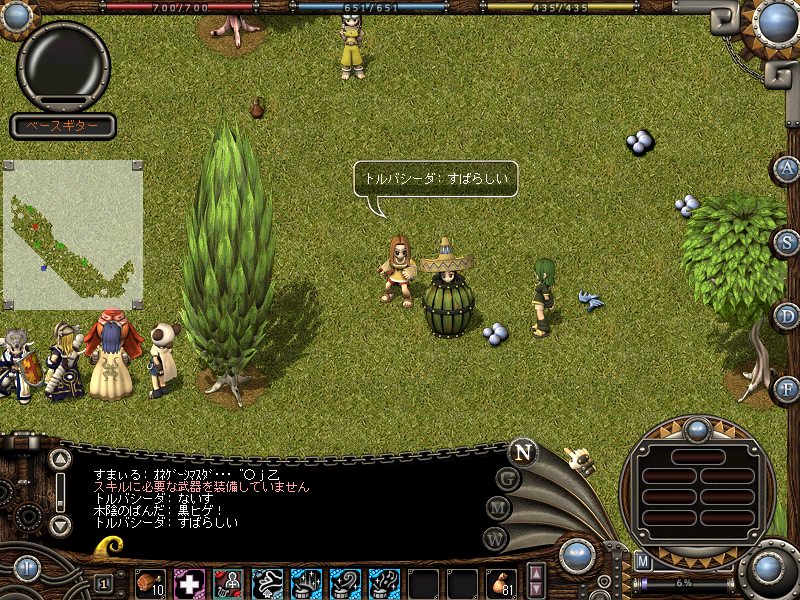Select the A shortcut button
Image resolution: width=800 pixels, height=600 pixels.
point(789,168)
